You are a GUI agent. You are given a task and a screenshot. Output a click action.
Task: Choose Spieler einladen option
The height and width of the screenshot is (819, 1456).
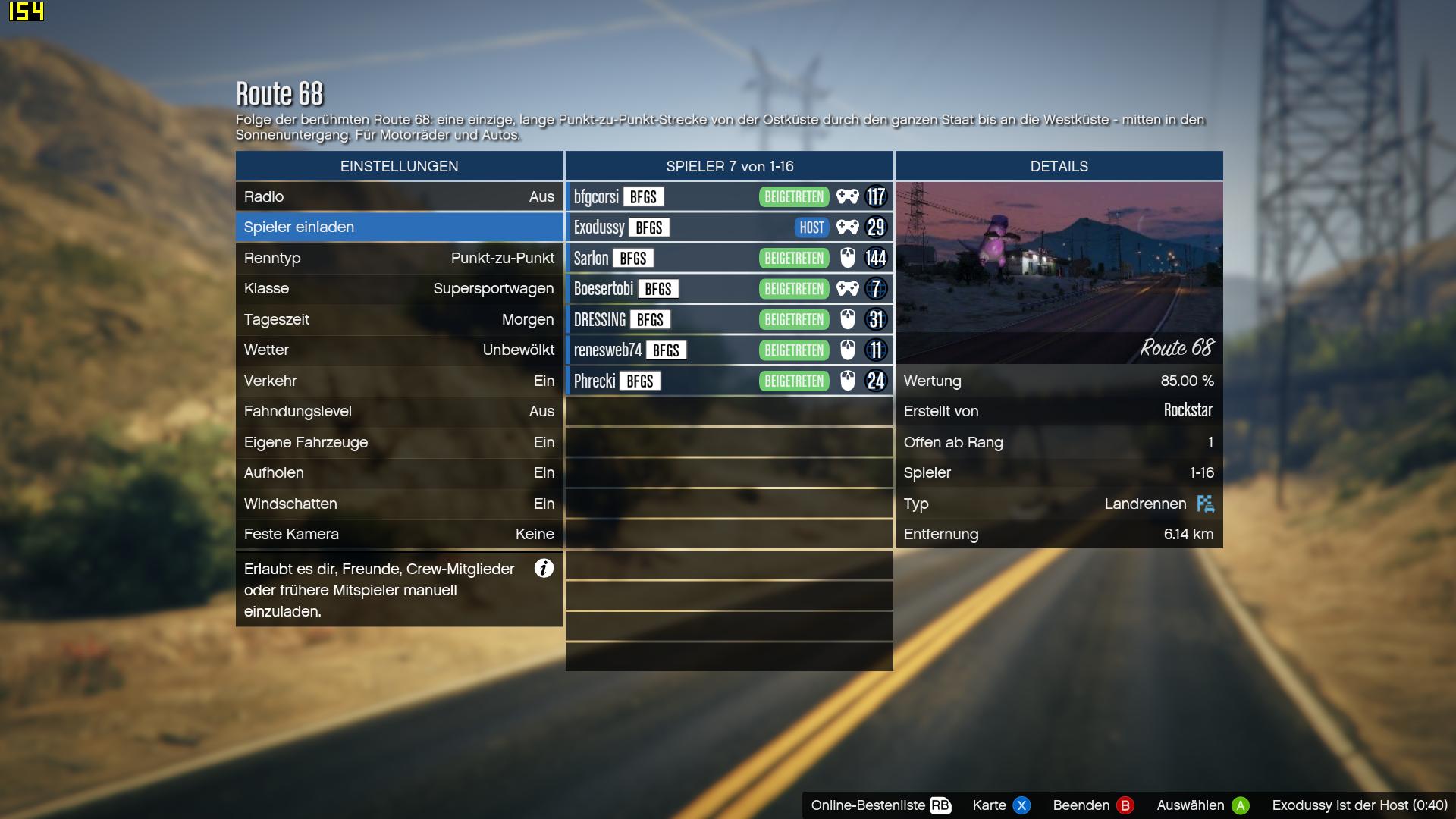click(x=399, y=227)
